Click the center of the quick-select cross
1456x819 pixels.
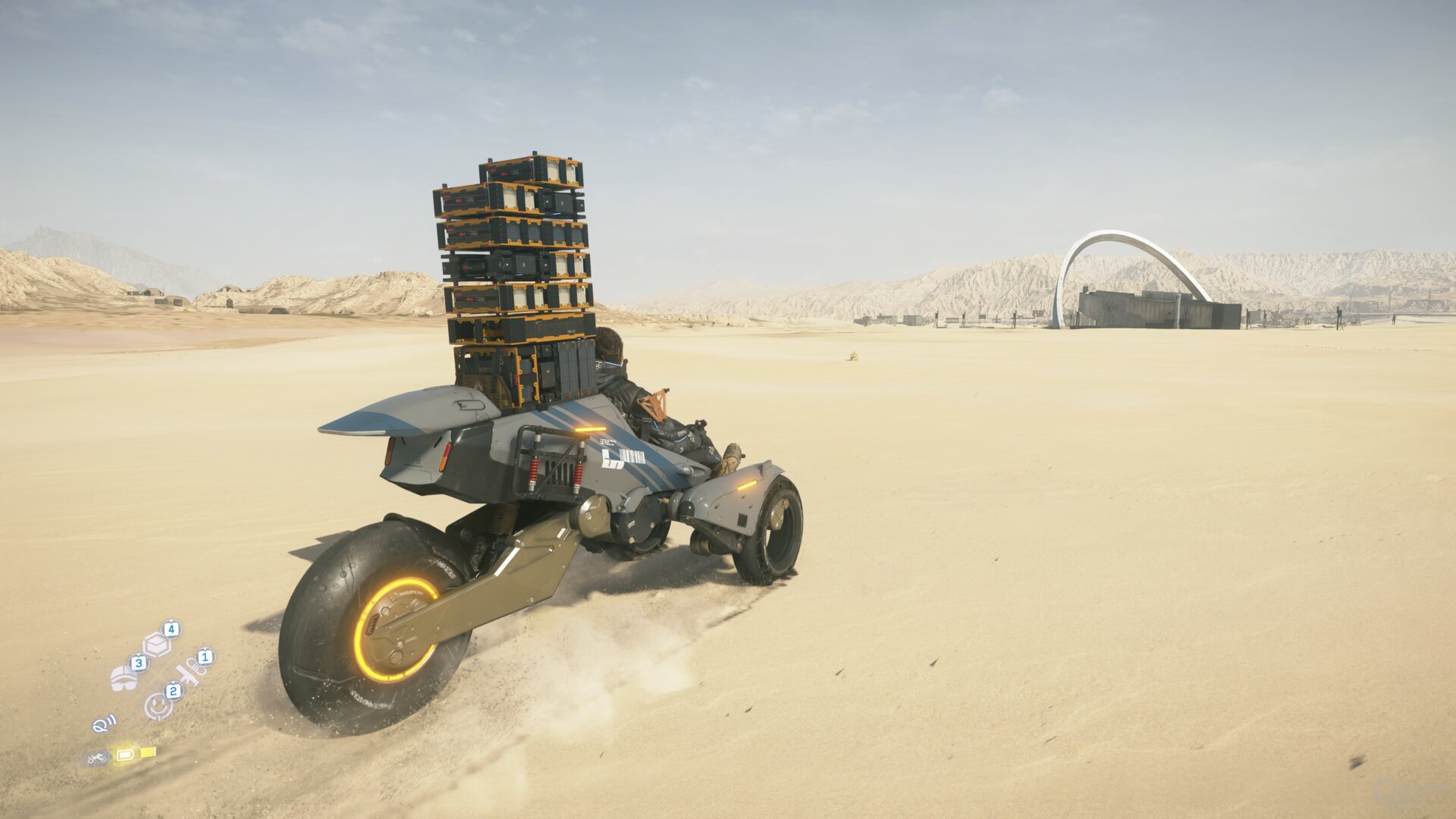[x=158, y=674]
